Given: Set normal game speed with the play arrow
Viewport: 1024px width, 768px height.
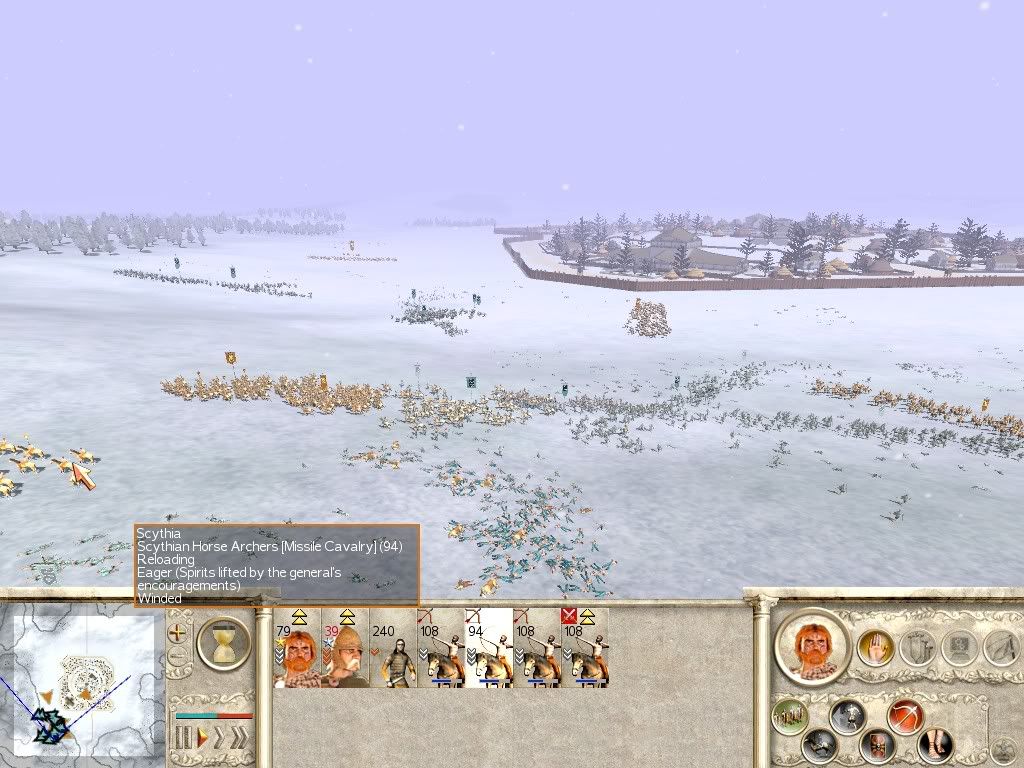Looking at the screenshot, I should 202,740.
